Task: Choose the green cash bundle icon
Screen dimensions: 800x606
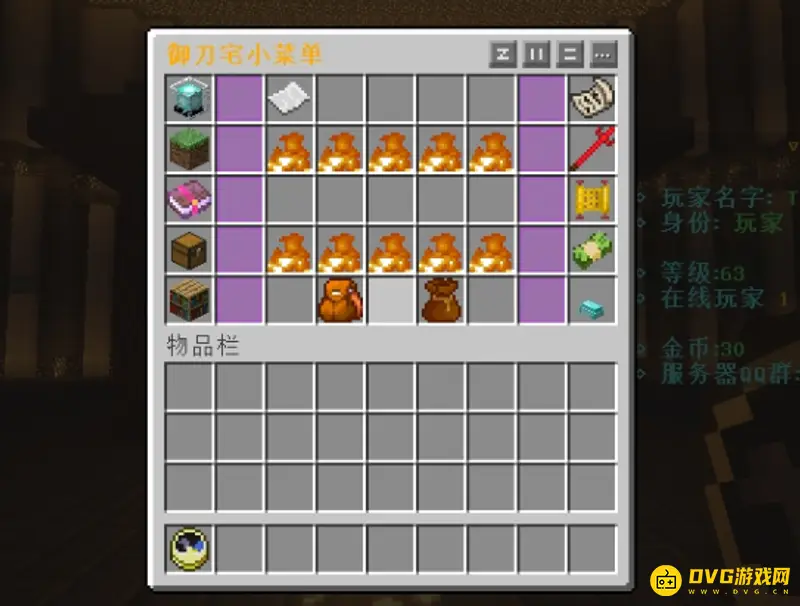Action: [x=591, y=249]
